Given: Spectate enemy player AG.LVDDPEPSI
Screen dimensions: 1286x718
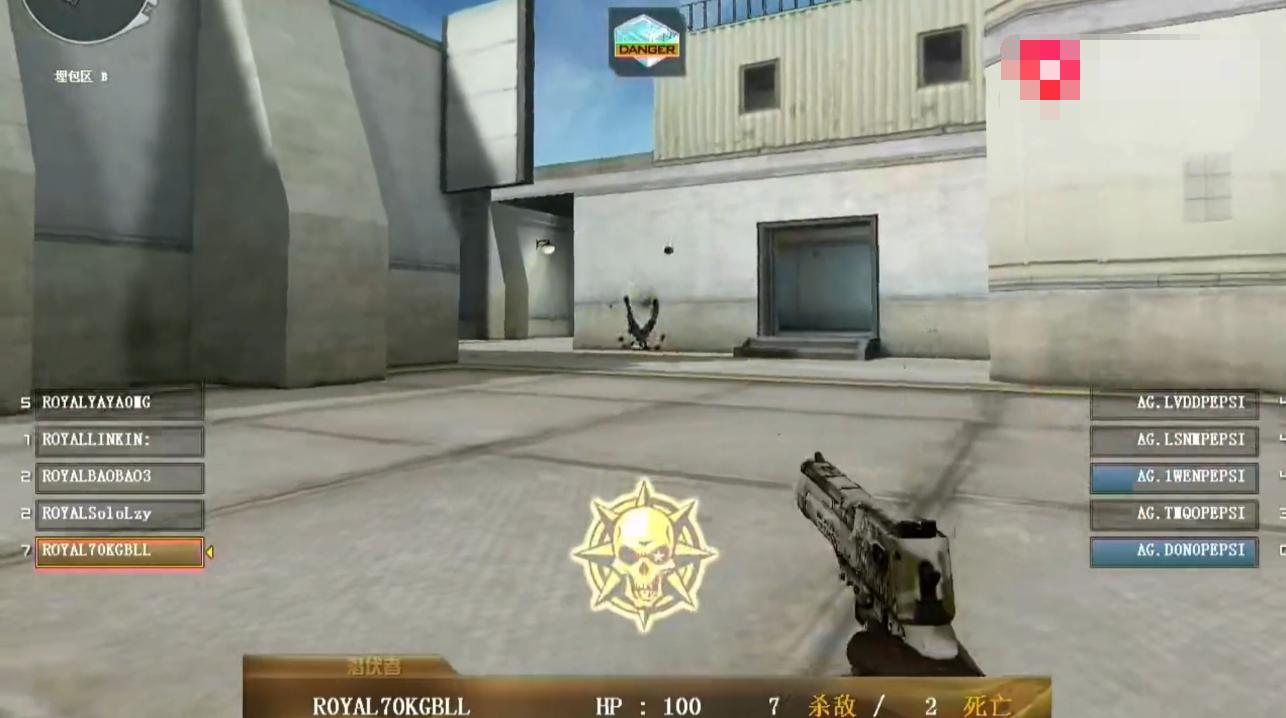Looking at the screenshot, I should [1174, 403].
